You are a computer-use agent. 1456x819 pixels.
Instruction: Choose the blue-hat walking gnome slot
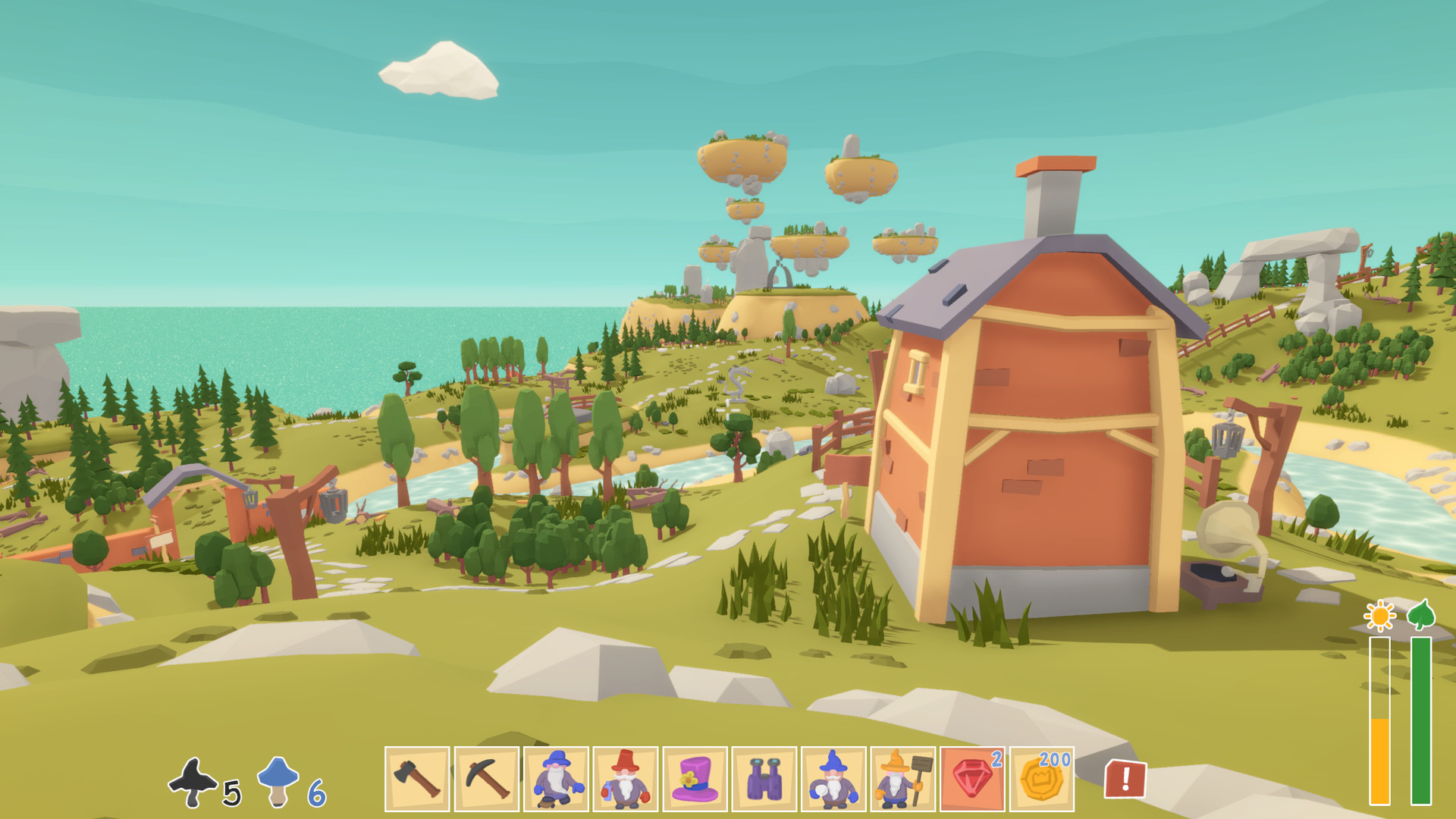(x=557, y=779)
